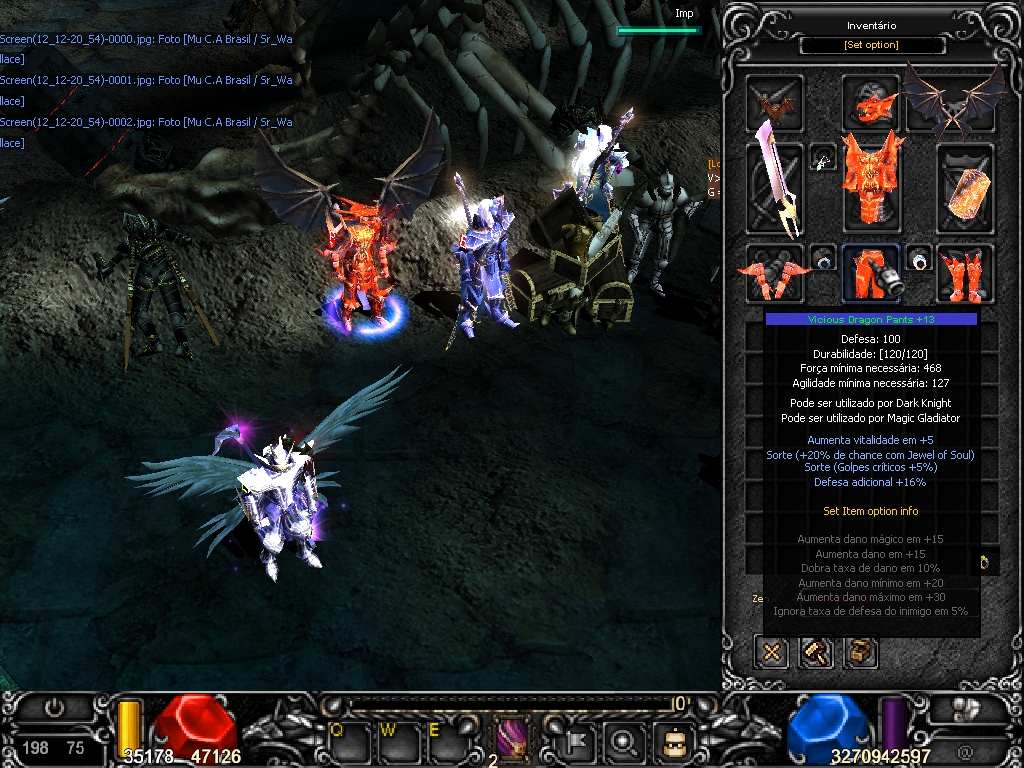Select the small pendant slot beside armor
Viewport: 1024px width, 768px height.
click(823, 158)
